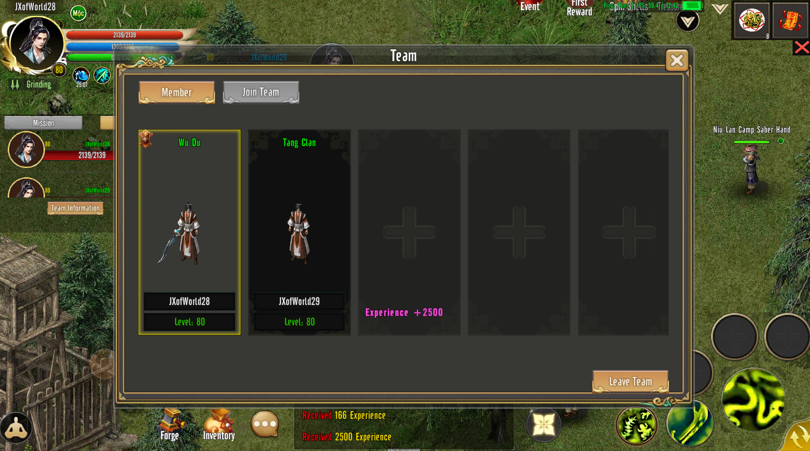Open the Inventory bag

[218, 423]
